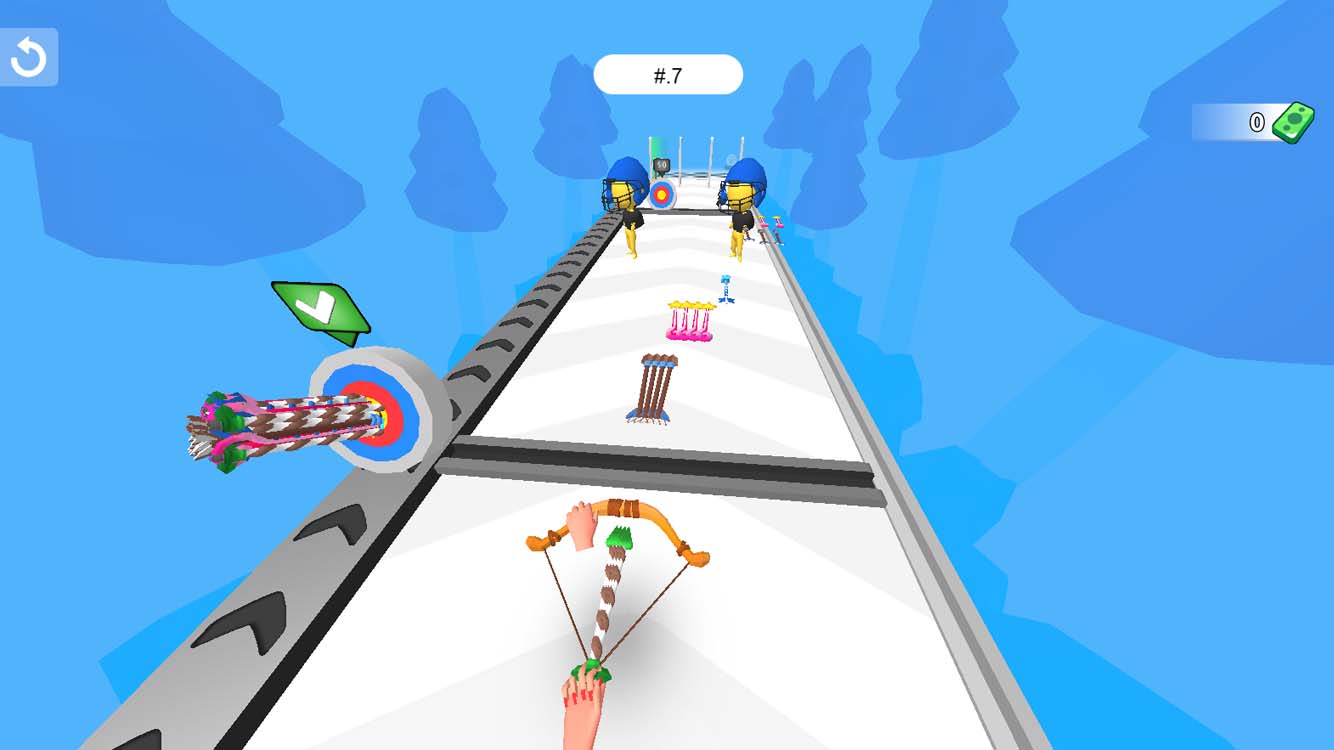Tap the 50-point score marker

pos(661,164)
